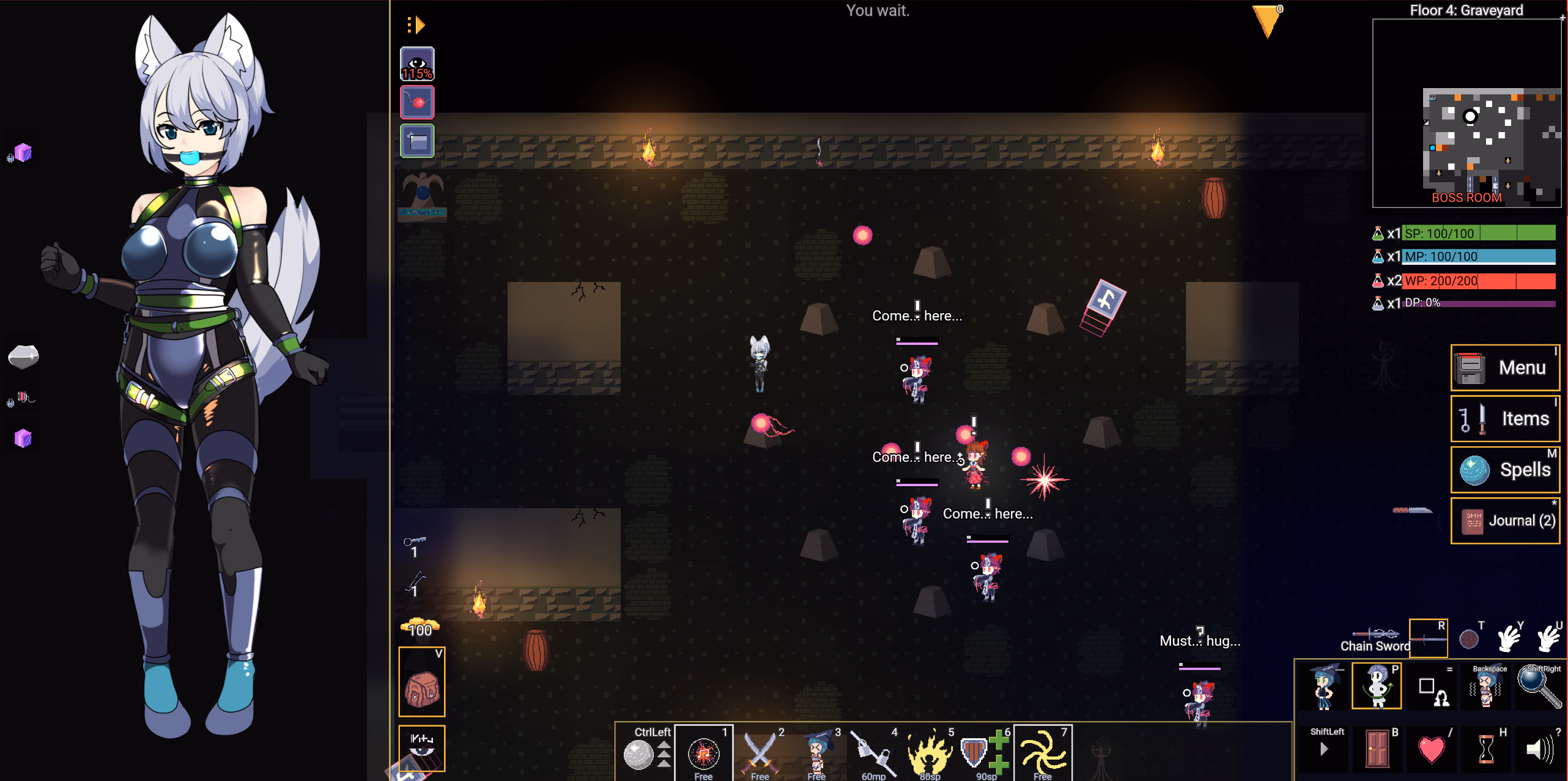Open the Spells menu
Screen dimensions: 1568x781
(x=1505, y=469)
